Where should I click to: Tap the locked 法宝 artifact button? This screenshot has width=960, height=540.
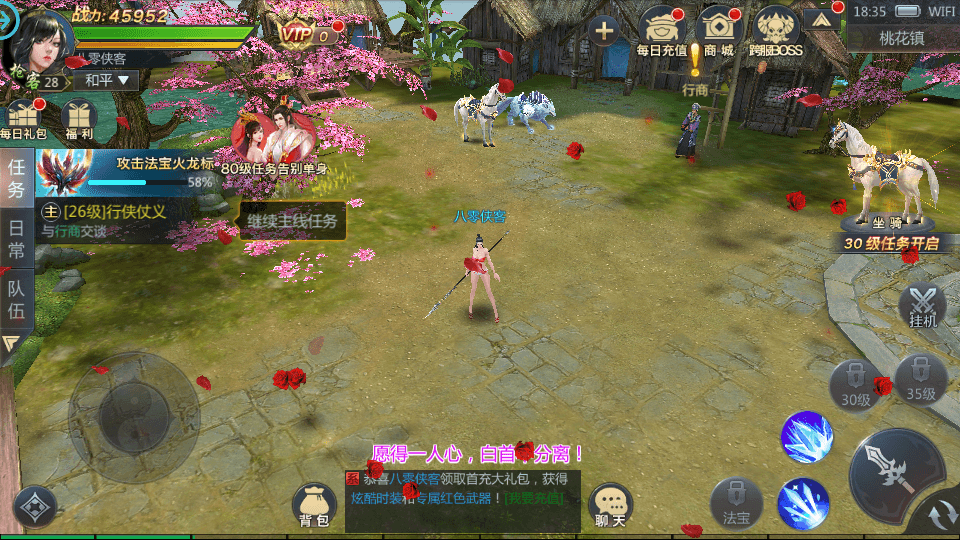point(736,502)
